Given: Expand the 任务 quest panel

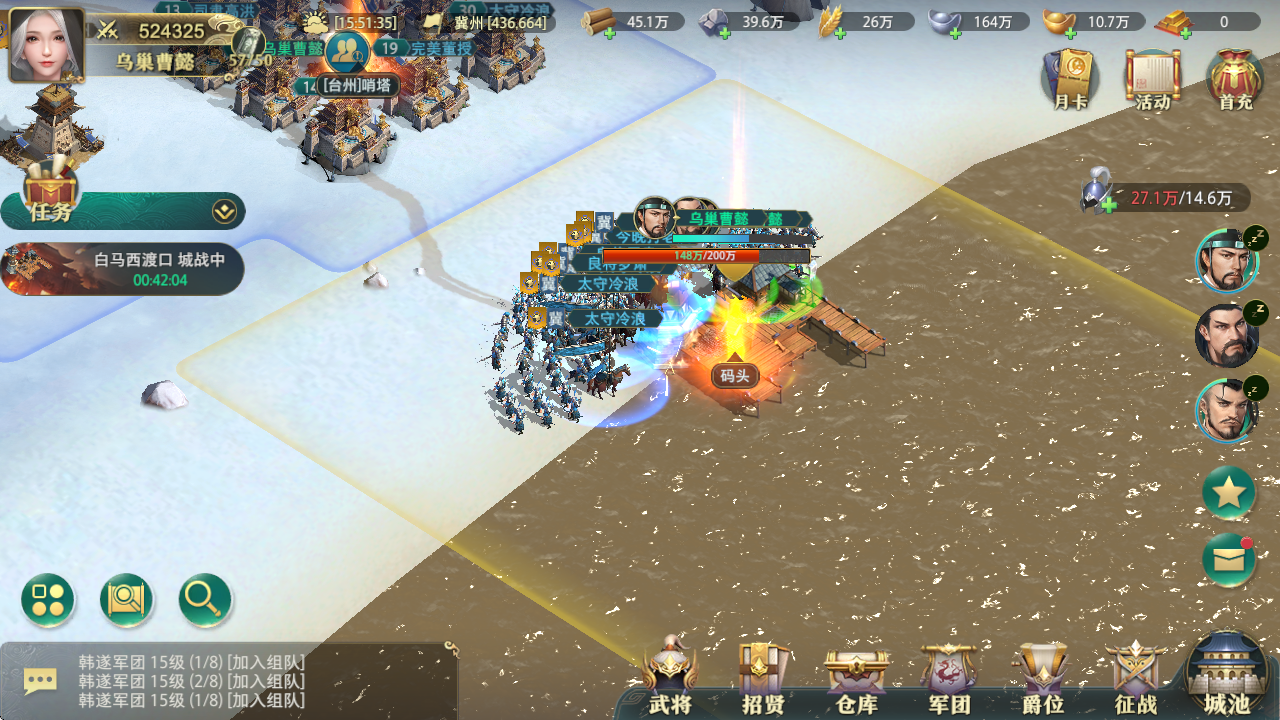Looking at the screenshot, I should (224, 211).
